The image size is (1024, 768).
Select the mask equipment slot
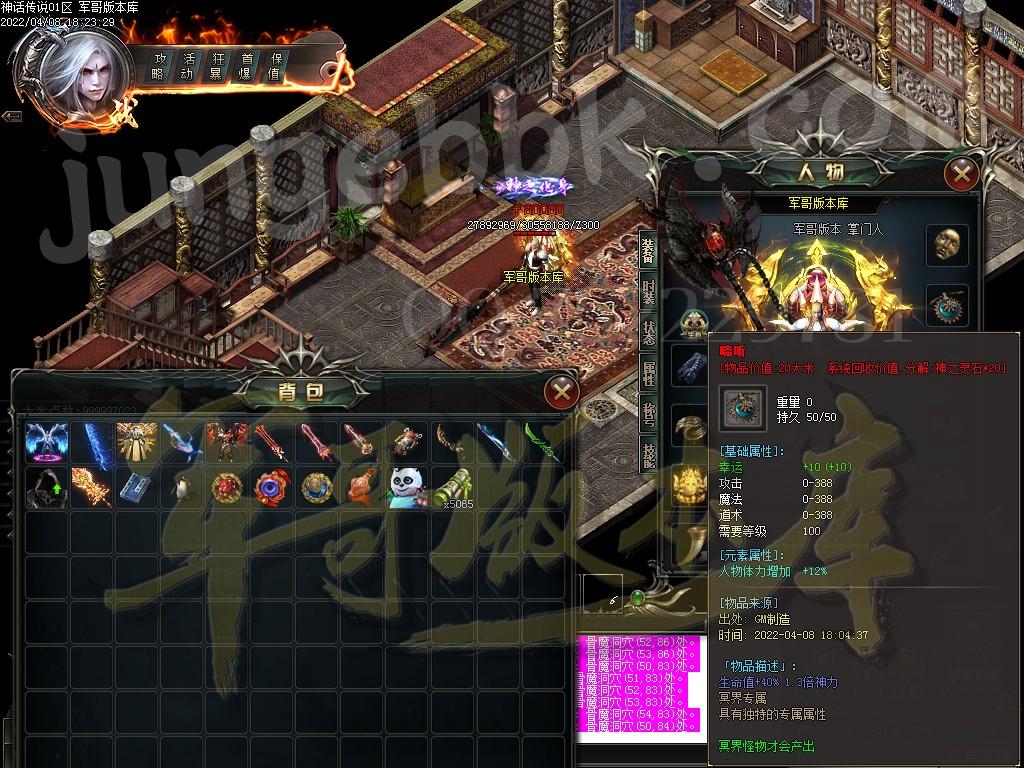[x=946, y=245]
